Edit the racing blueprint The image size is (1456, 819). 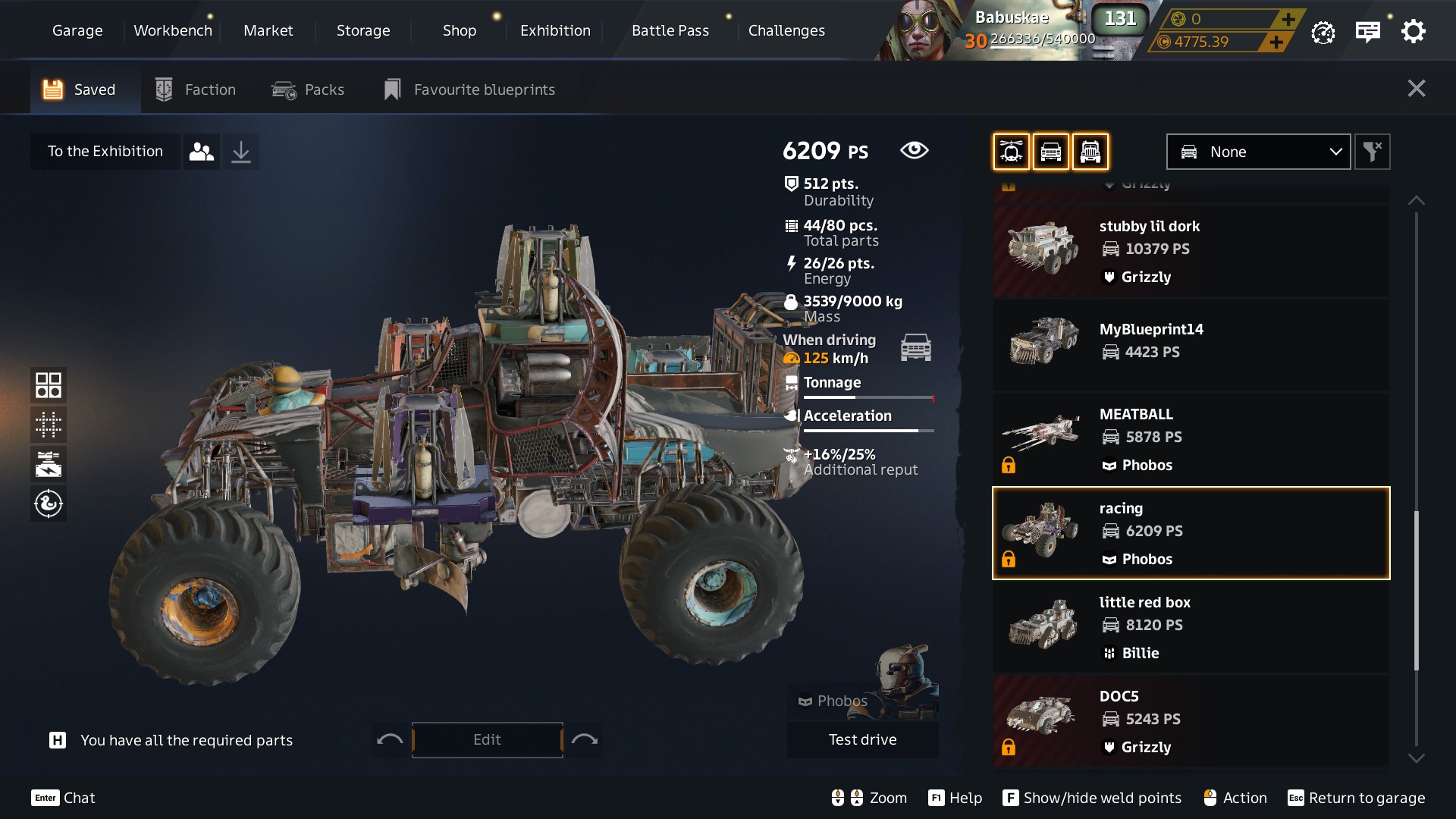click(487, 739)
